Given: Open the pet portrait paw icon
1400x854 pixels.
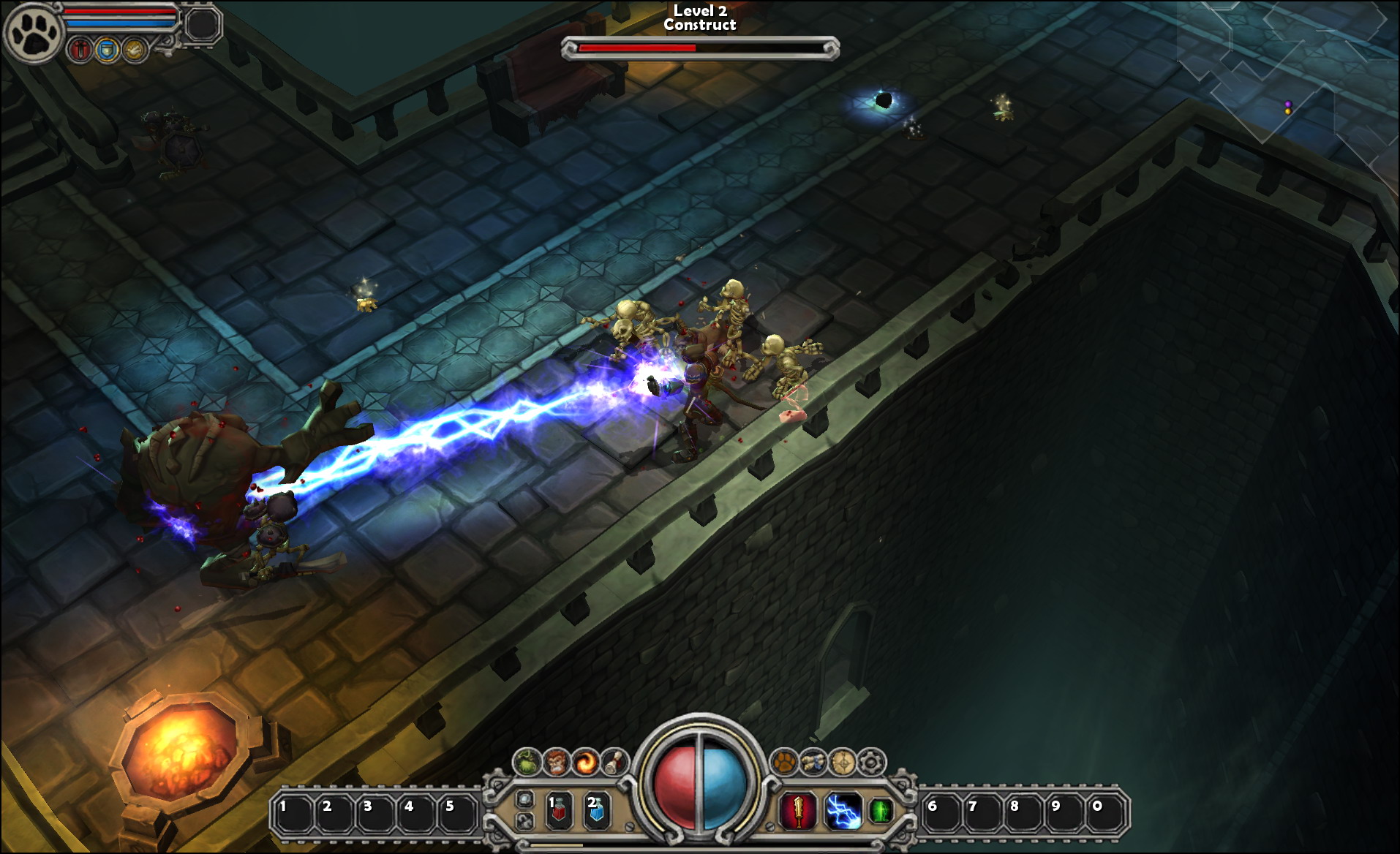Looking at the screenshot, I should pyautogui.click(x=33, y=33).
